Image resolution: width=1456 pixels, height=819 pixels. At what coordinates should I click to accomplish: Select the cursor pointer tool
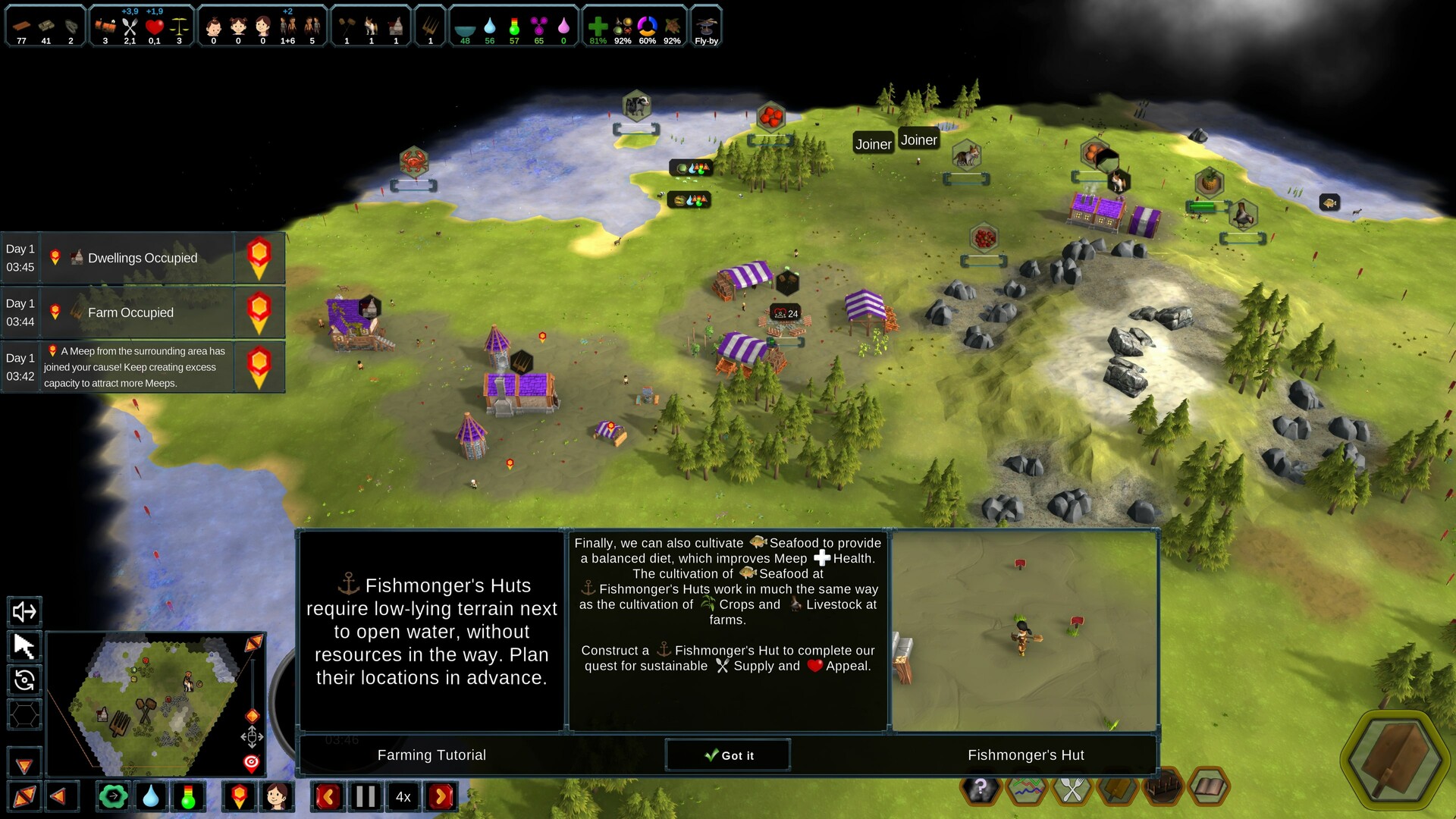coord(24,646)
